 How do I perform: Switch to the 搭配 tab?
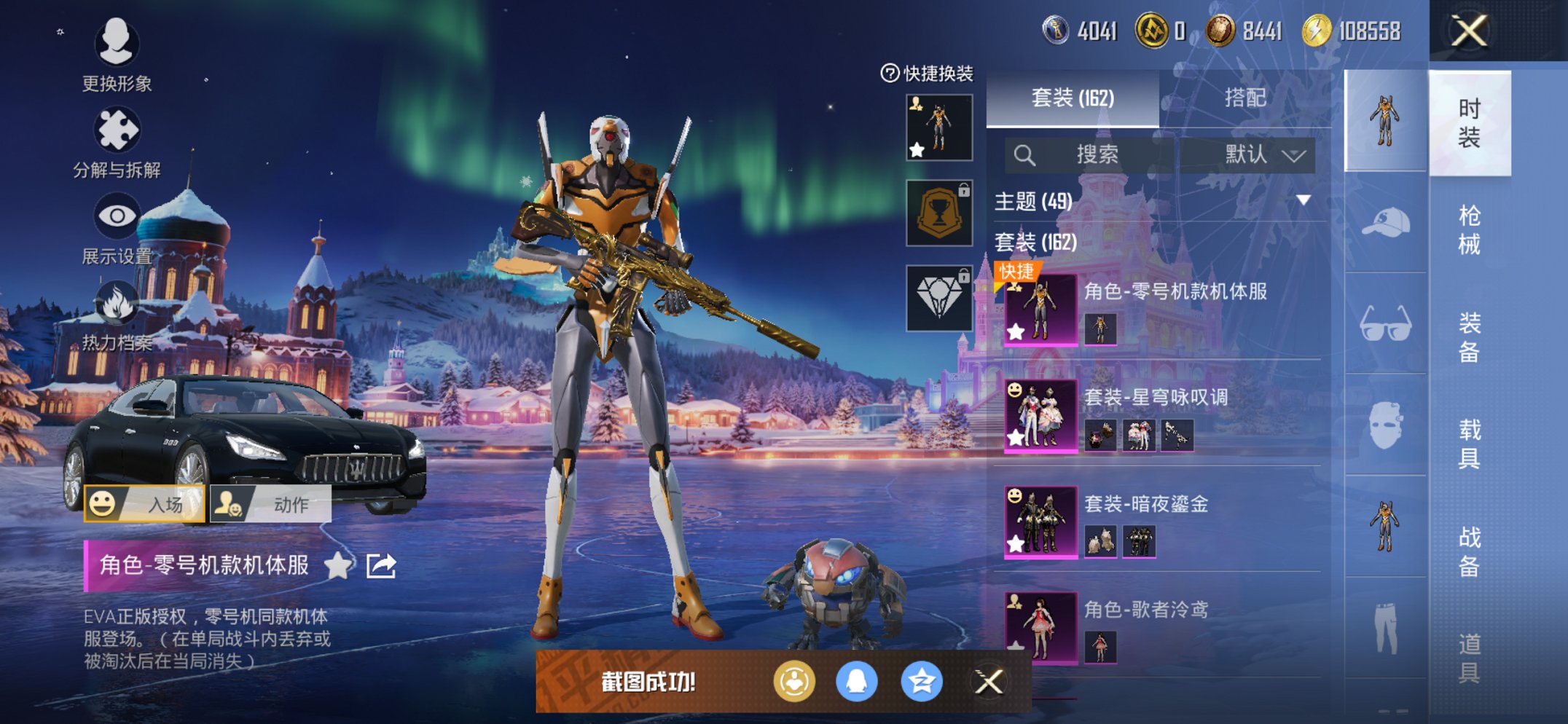coord(1244,98)
